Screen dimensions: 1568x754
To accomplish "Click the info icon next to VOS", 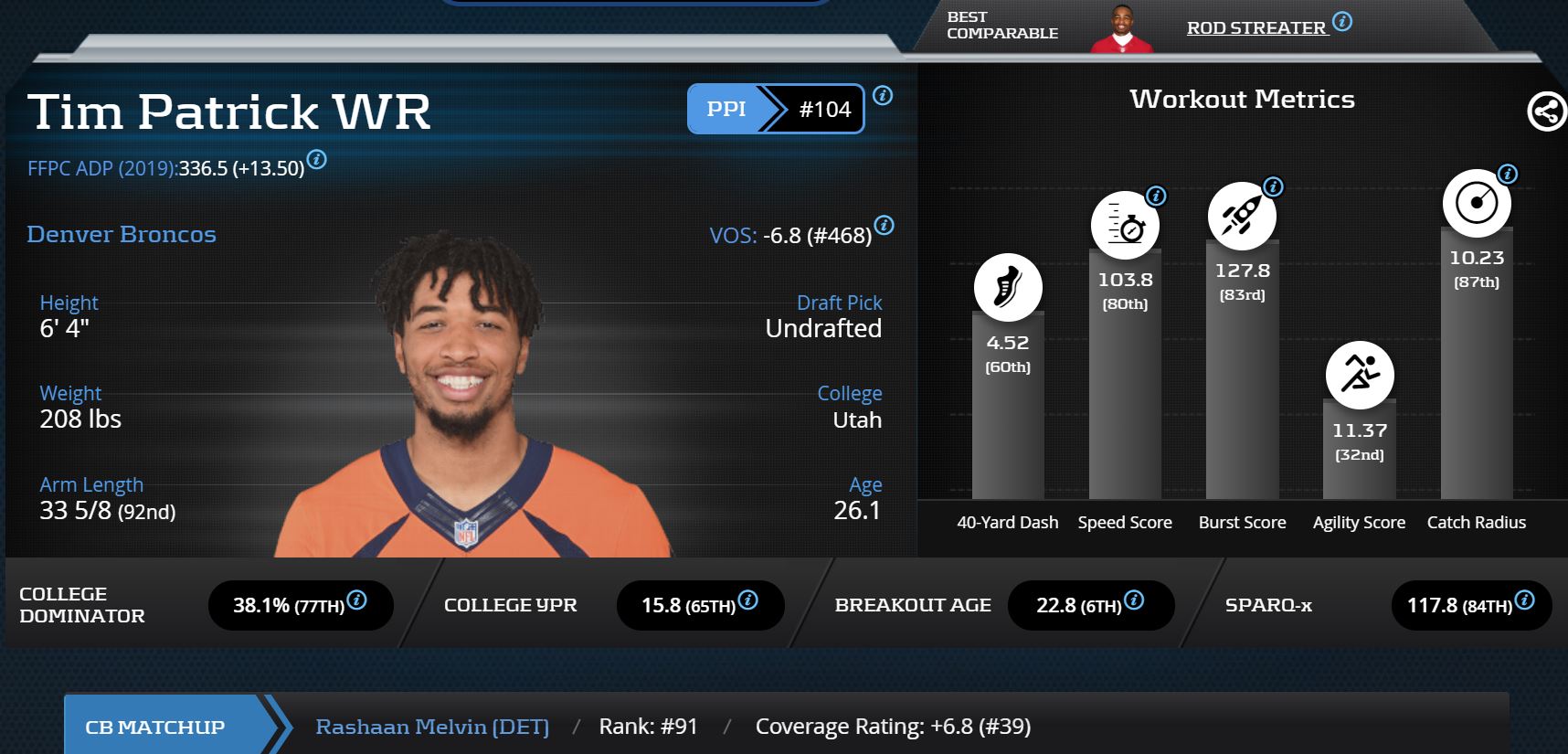I will [x=884, y=226].
